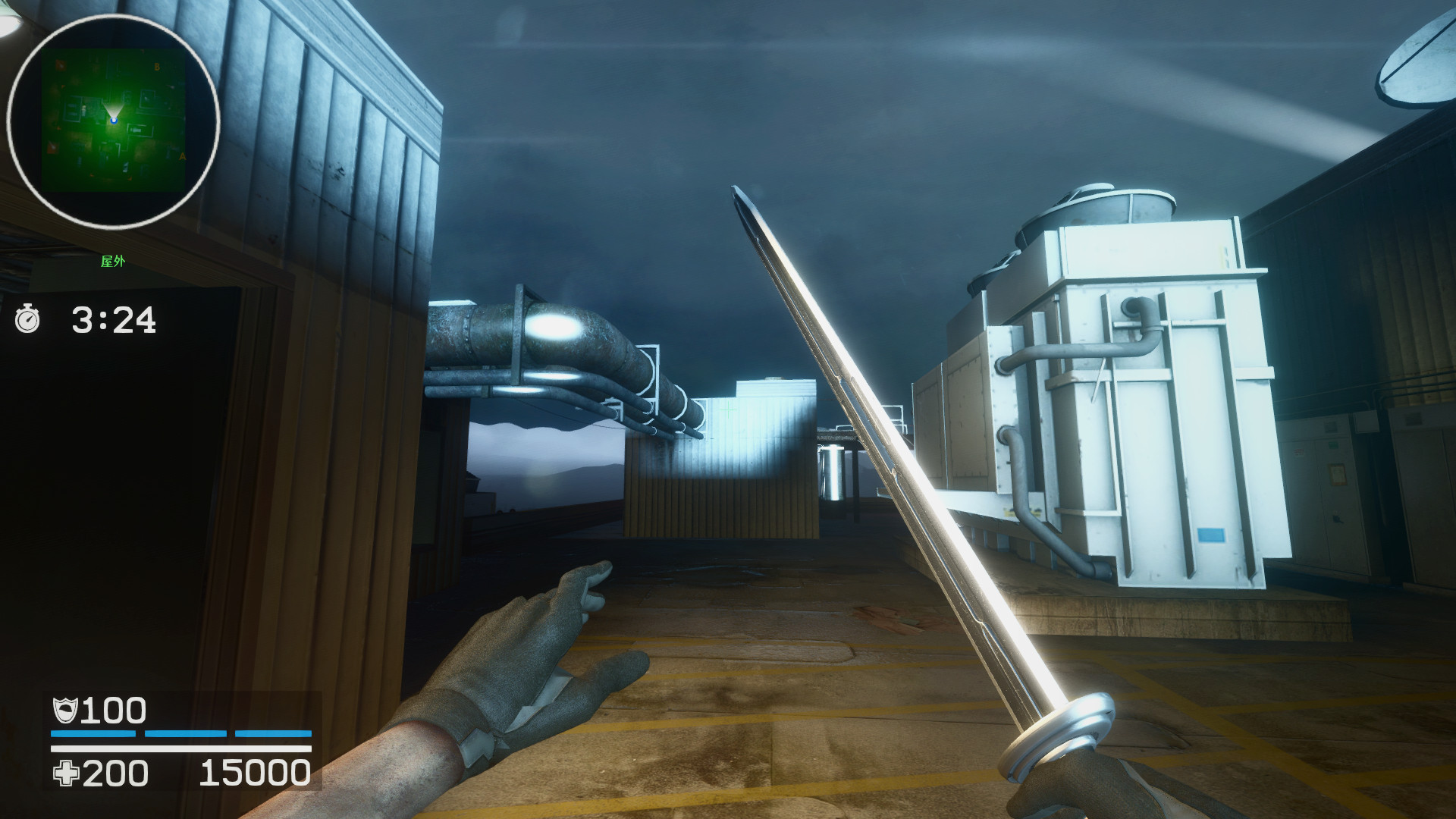
Task: Click the green crosshair at screen center
Action: click(730, 409)
